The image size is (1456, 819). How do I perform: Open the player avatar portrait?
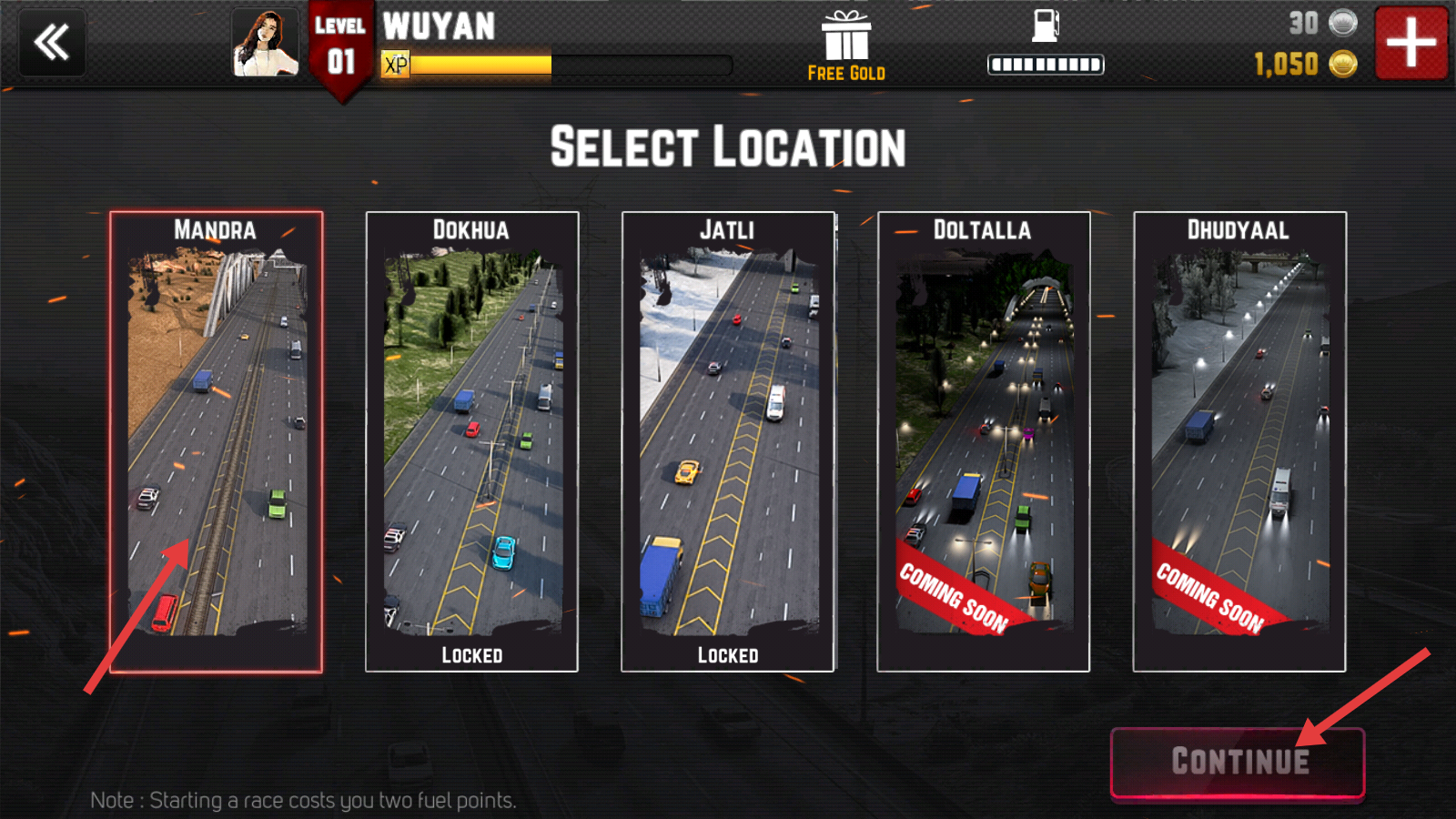pyautogui.click(x=265, y=43)
